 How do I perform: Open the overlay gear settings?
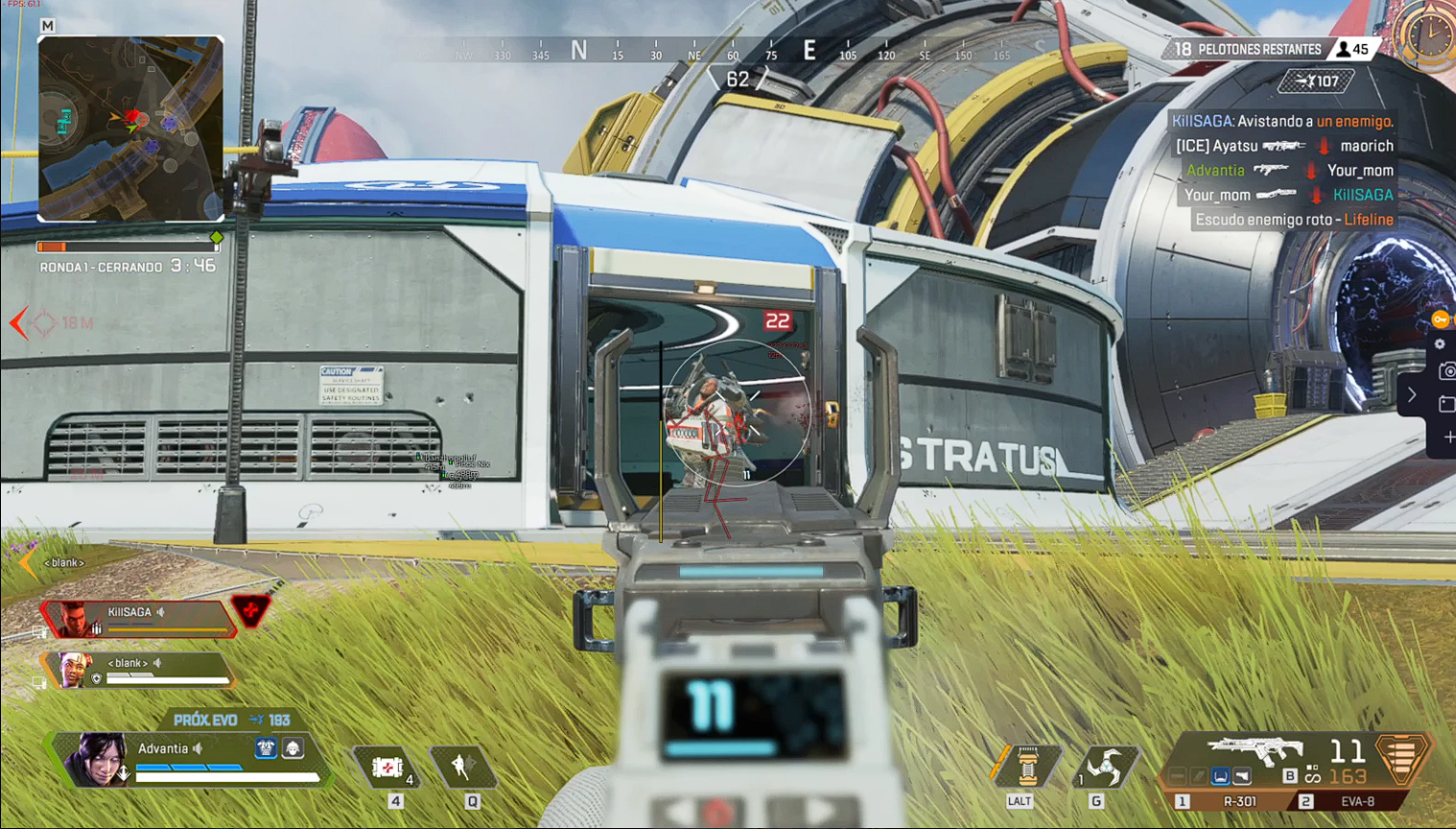pos(1439,344)
